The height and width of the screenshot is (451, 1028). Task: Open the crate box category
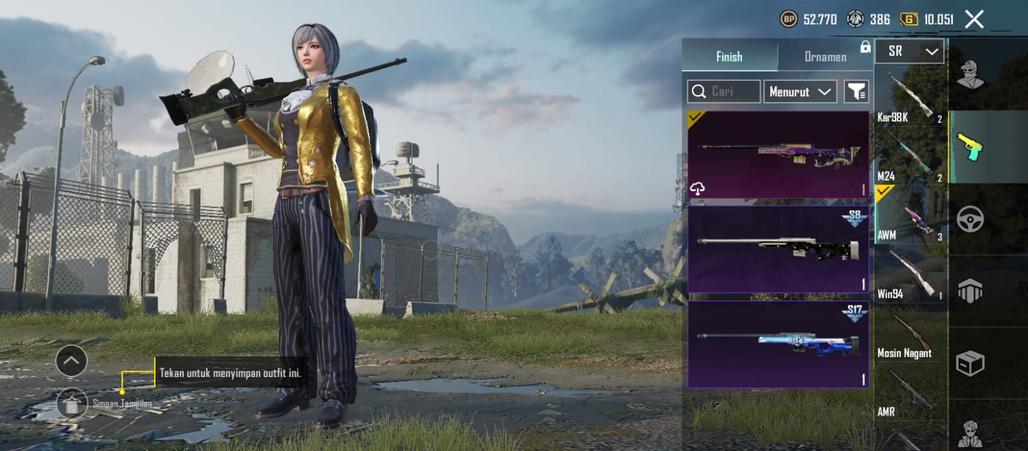coord(970,362)
